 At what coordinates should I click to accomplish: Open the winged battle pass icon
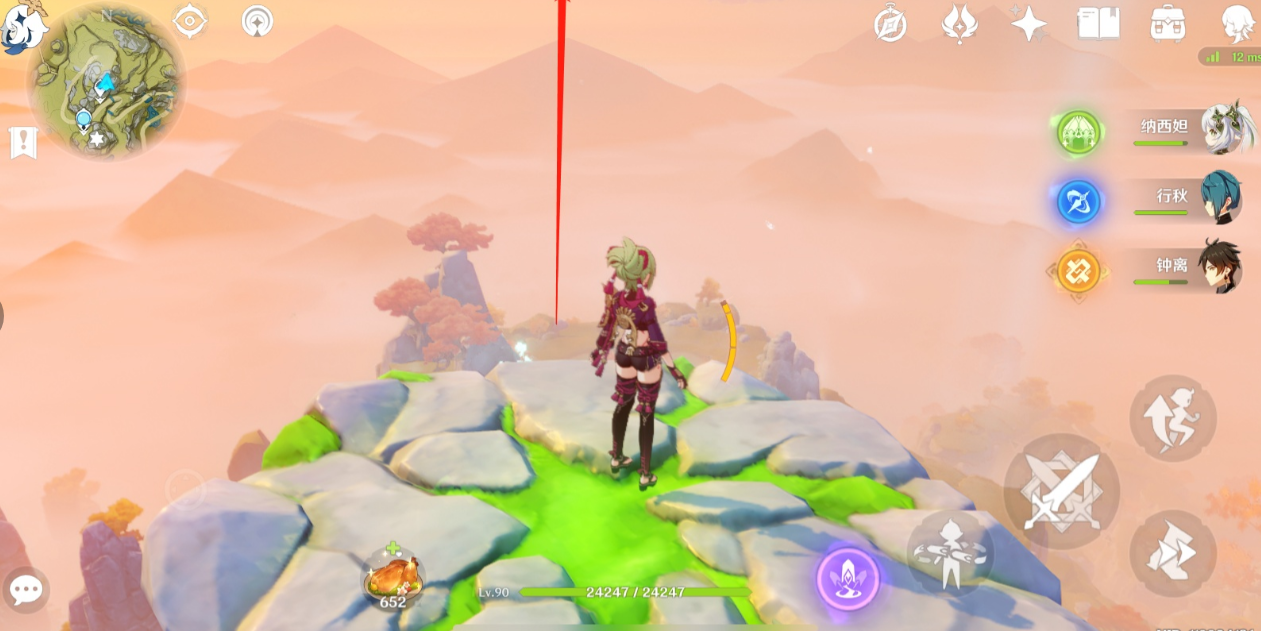(960, 23)
